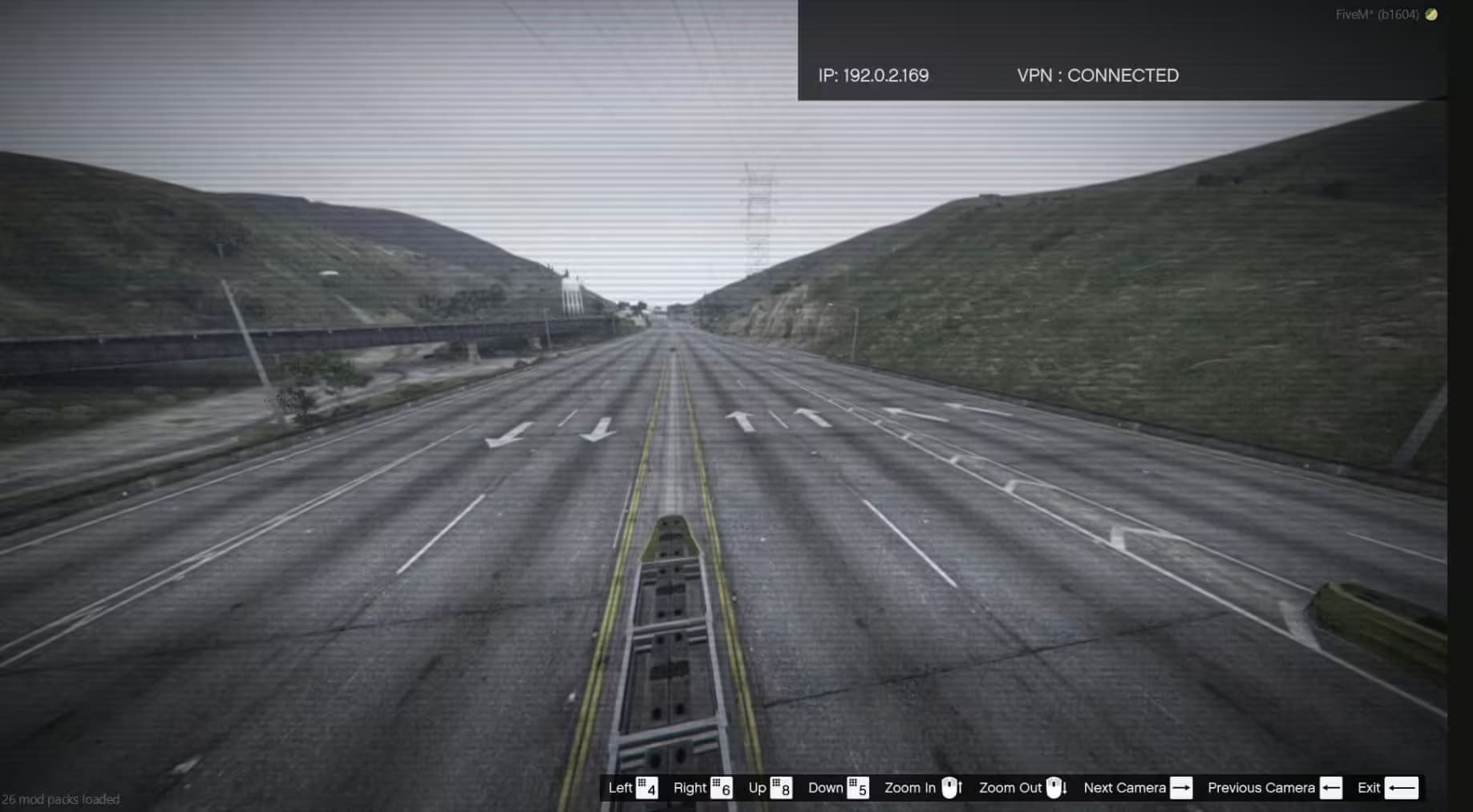Image resolution: width=1473 pixels, height=812 pixels.
Task: Select the Zoom In control label
Action: pyautogui.click(x=910, y=788)
